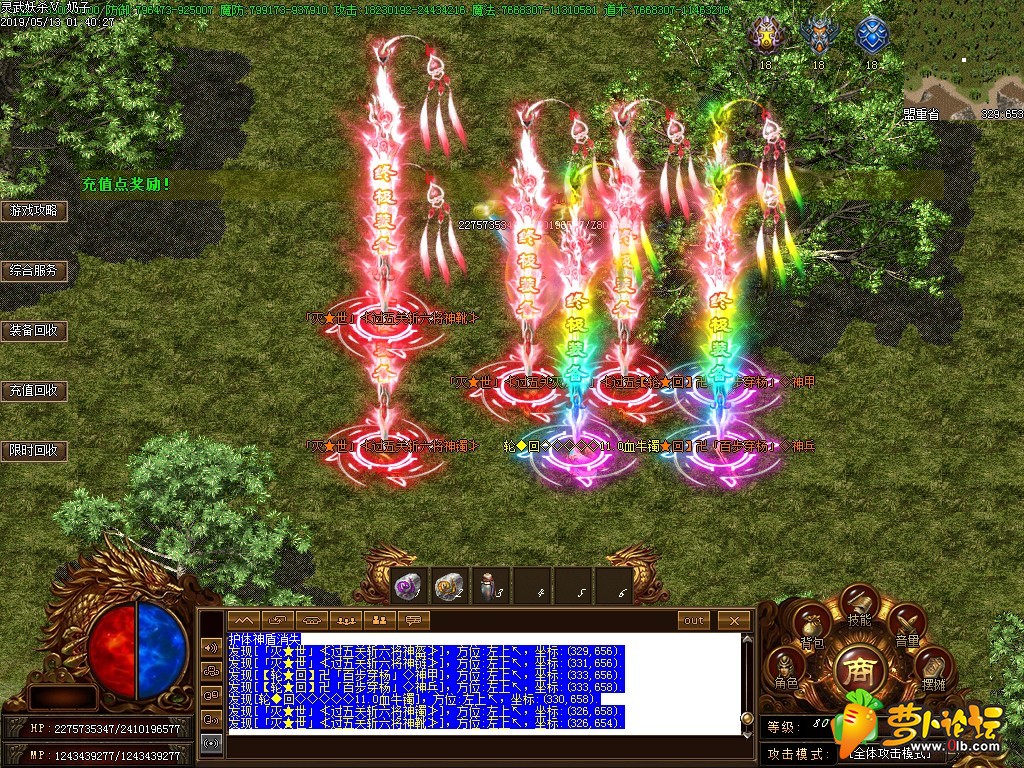Use the purple scroll in hotbar slot 1

pos(409,587)
